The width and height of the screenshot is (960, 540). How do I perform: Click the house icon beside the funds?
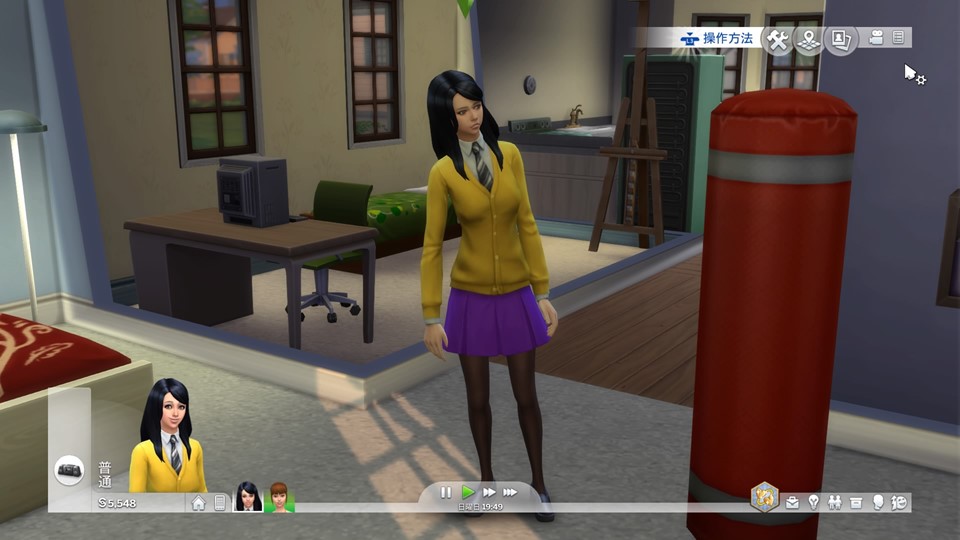(x=199, y=503)
